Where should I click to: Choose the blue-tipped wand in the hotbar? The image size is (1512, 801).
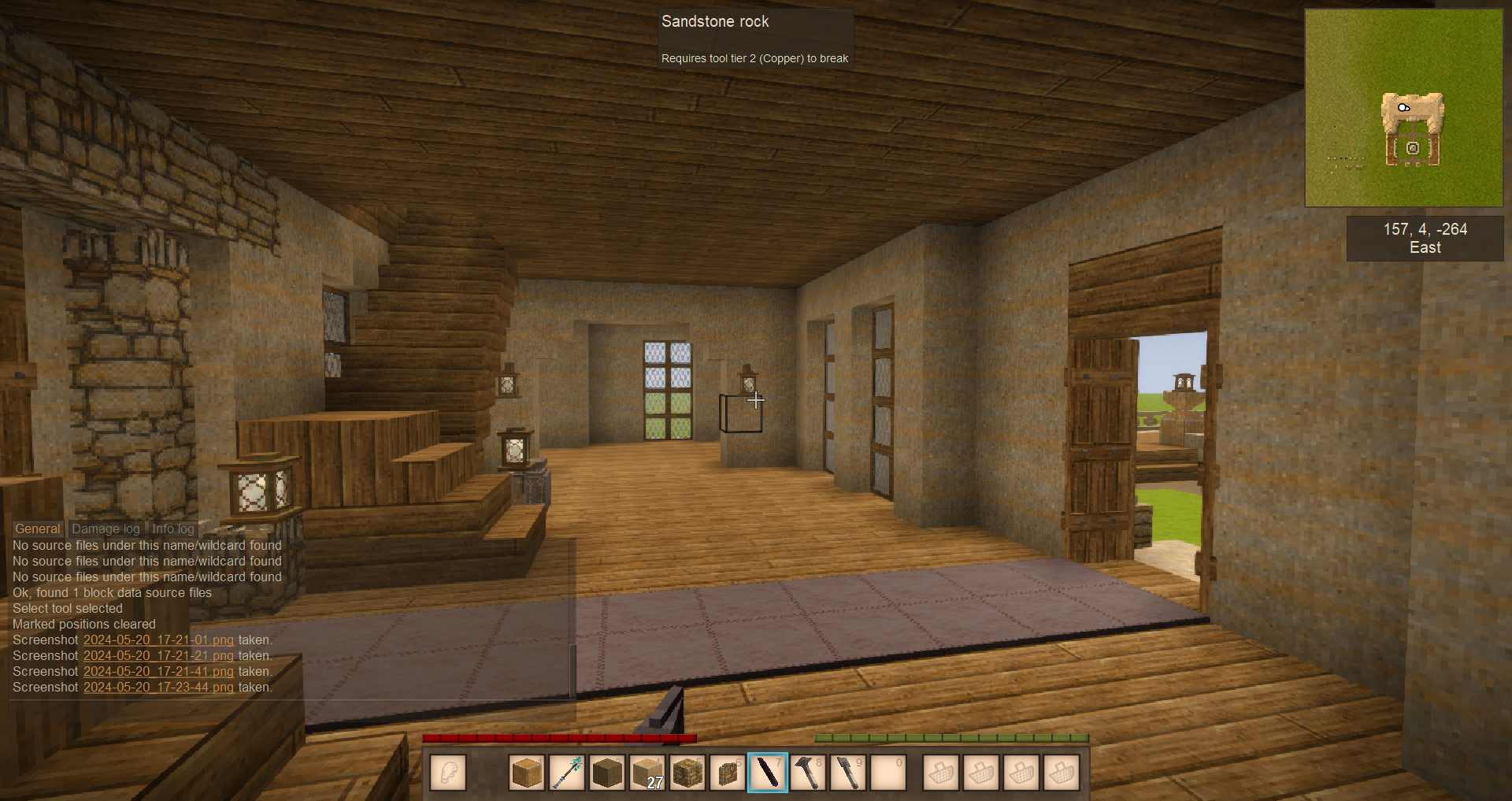coord(567,773)
